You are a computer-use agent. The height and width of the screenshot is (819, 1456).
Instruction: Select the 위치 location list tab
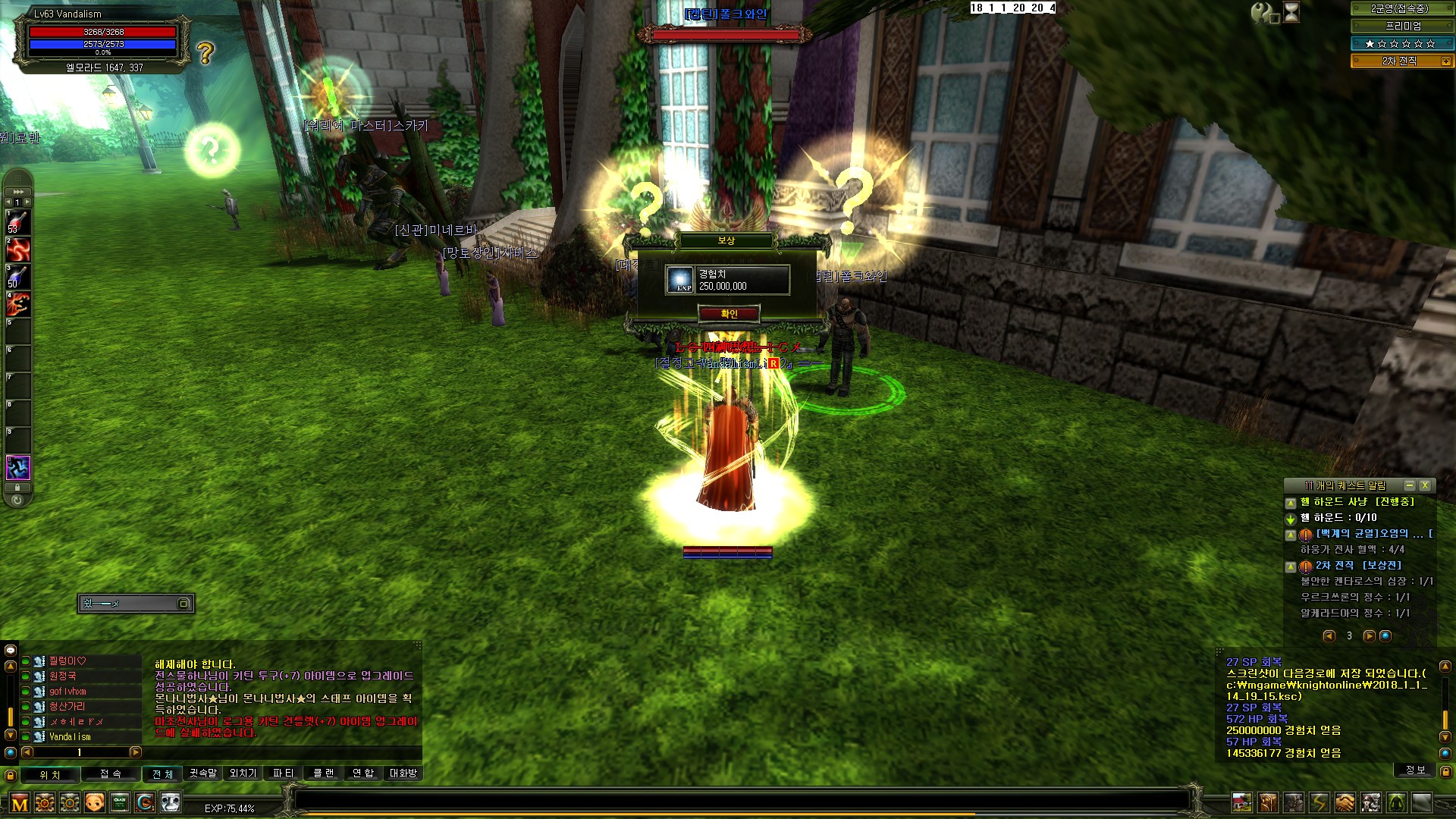[x=50, y=775]
